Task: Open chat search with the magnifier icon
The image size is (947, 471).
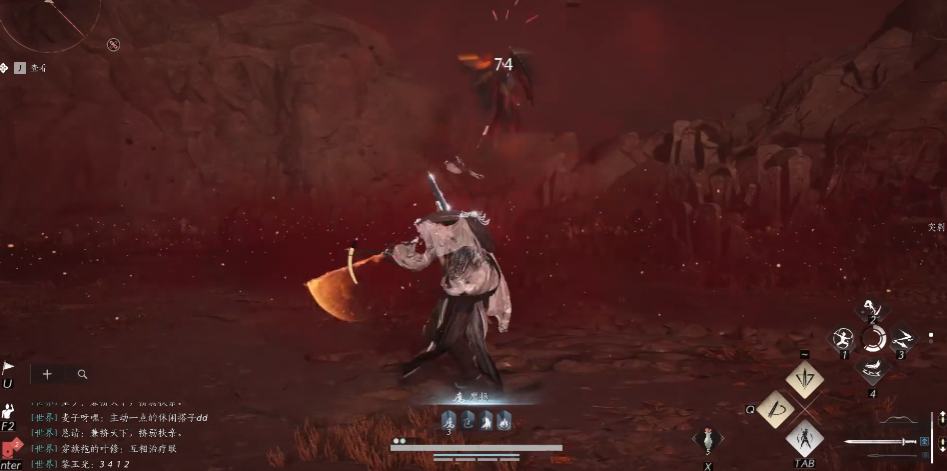Action: pos(82,374)
